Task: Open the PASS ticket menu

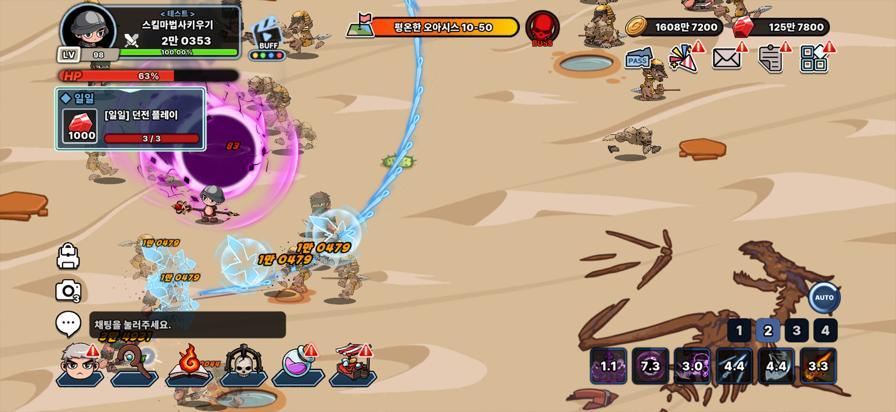Action: (639, 60)
